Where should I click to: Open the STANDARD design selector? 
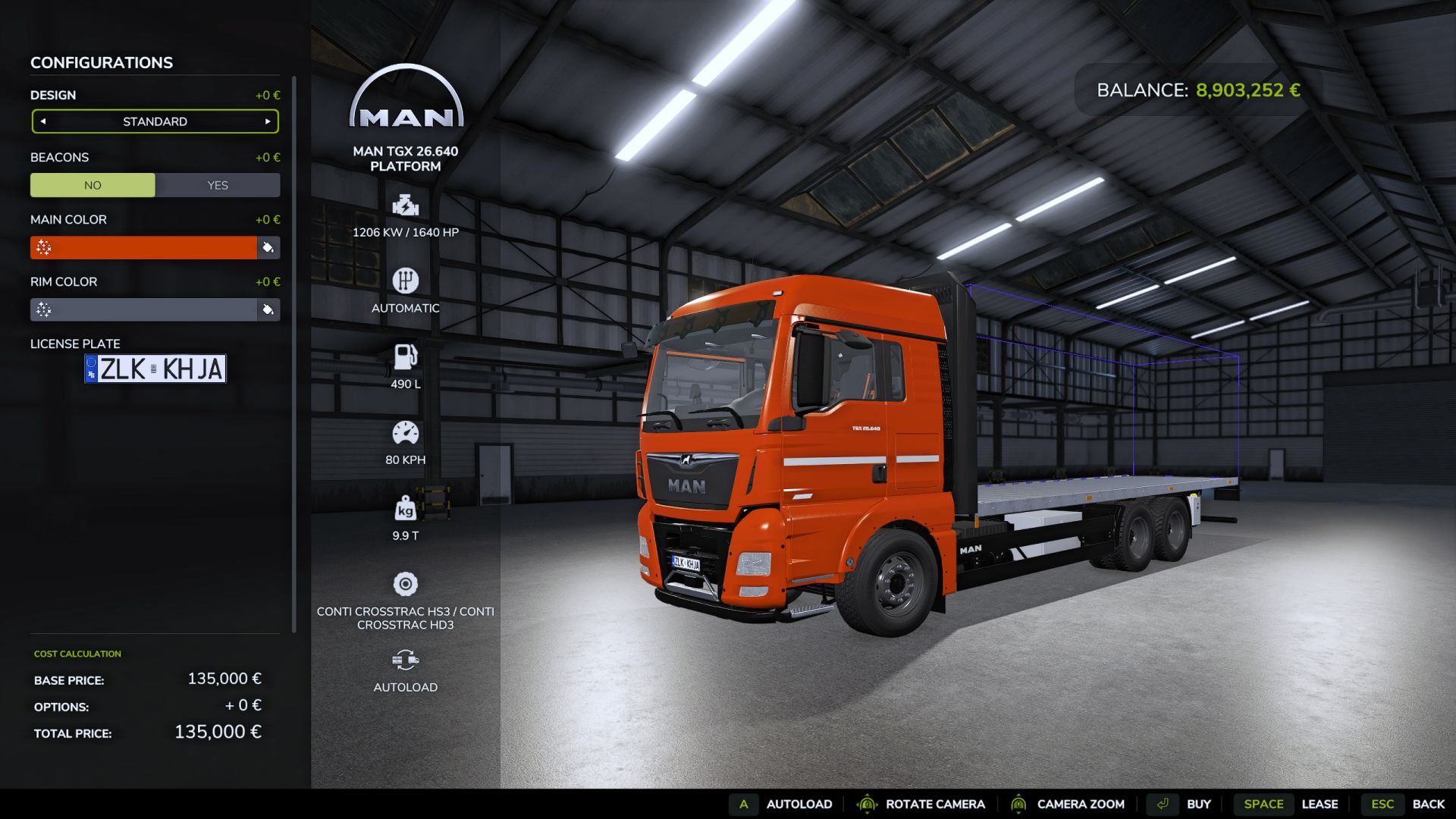click(x=155, y=121)
